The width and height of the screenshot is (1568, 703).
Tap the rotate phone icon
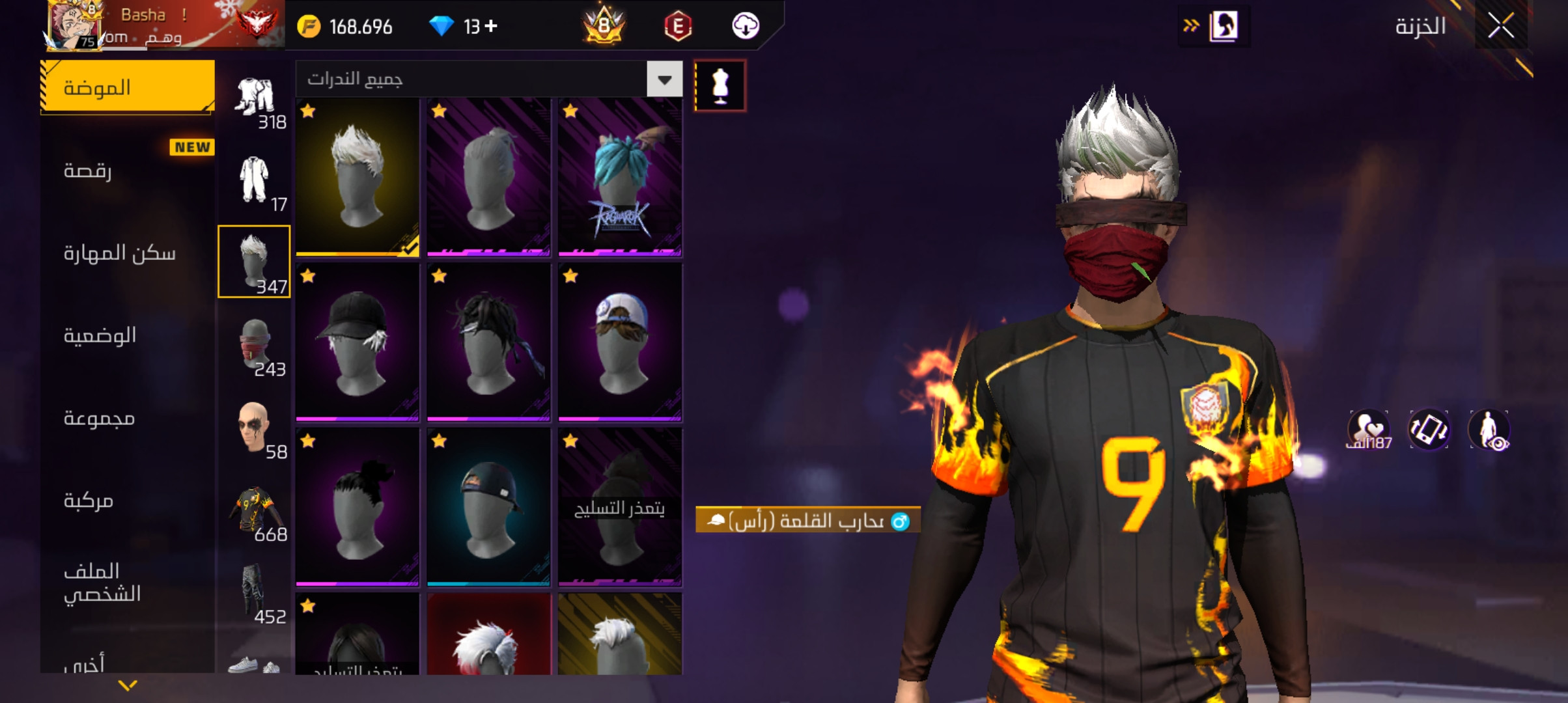(1429, 430)
